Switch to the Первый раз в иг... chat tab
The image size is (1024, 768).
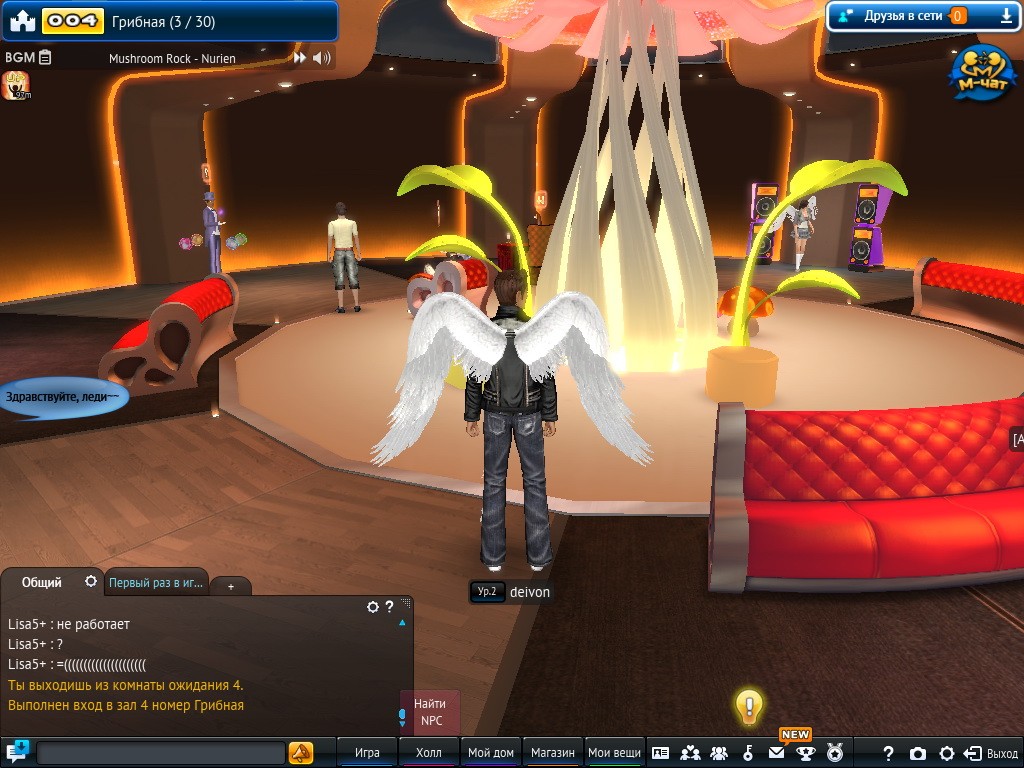point(156,582)
